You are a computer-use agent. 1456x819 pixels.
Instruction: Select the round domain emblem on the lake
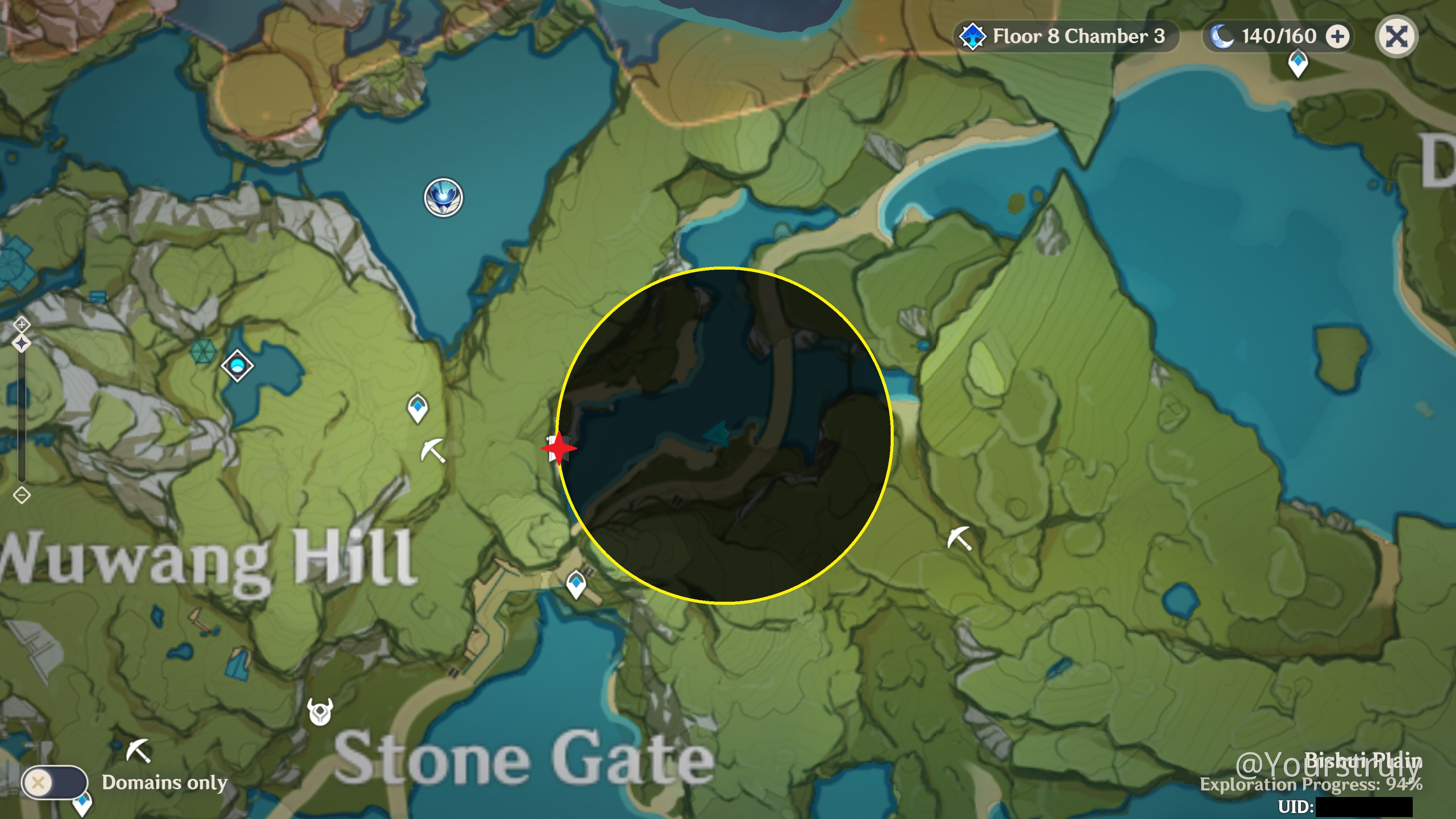point(442,197)
